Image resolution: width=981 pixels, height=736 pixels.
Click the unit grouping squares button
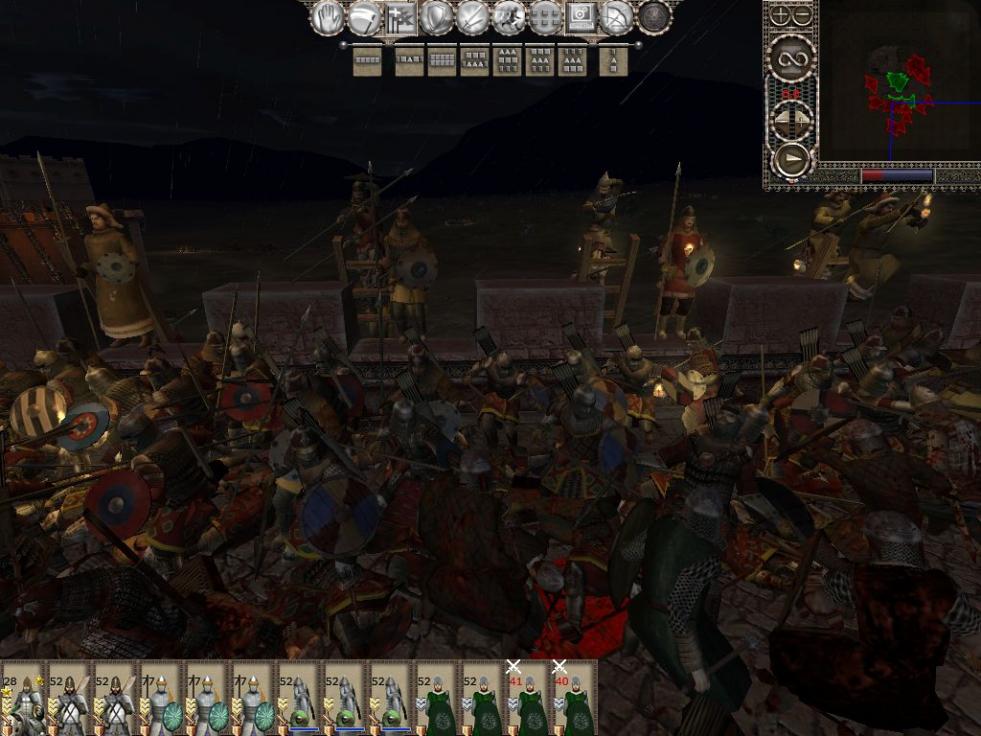pyautogui.click(x=545, y=17)
